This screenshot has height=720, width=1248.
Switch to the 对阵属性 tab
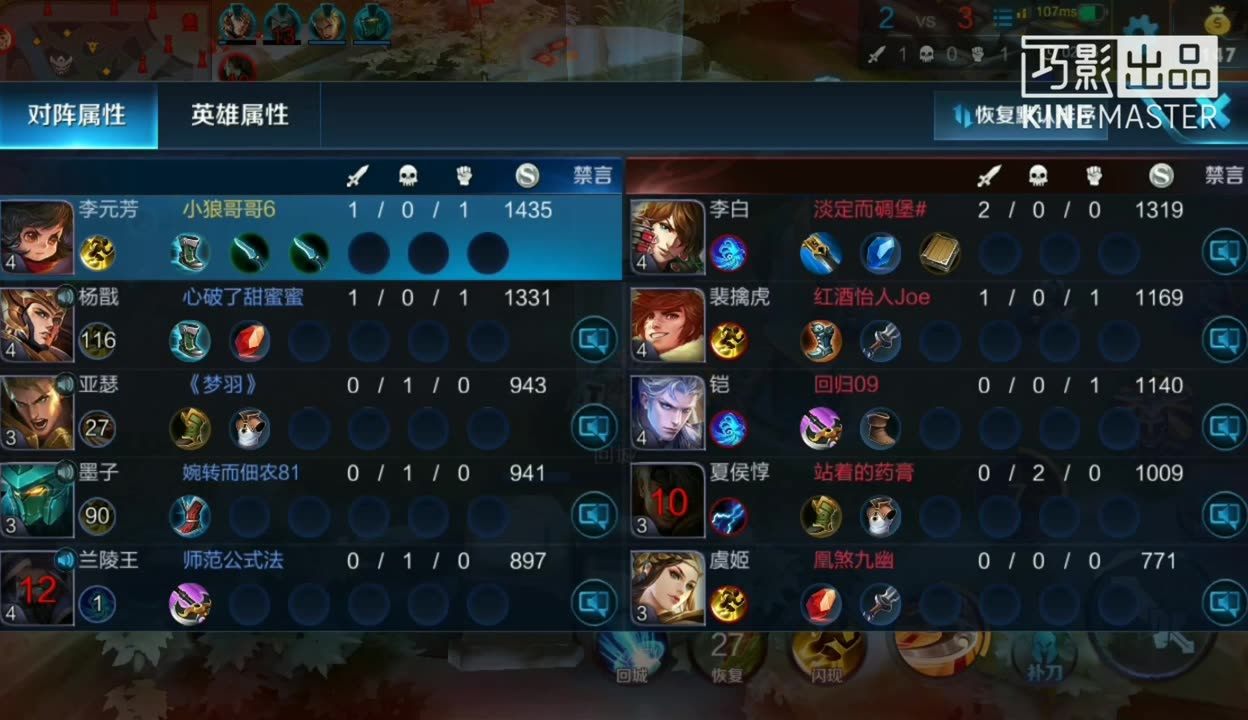(x=77, y=115)
